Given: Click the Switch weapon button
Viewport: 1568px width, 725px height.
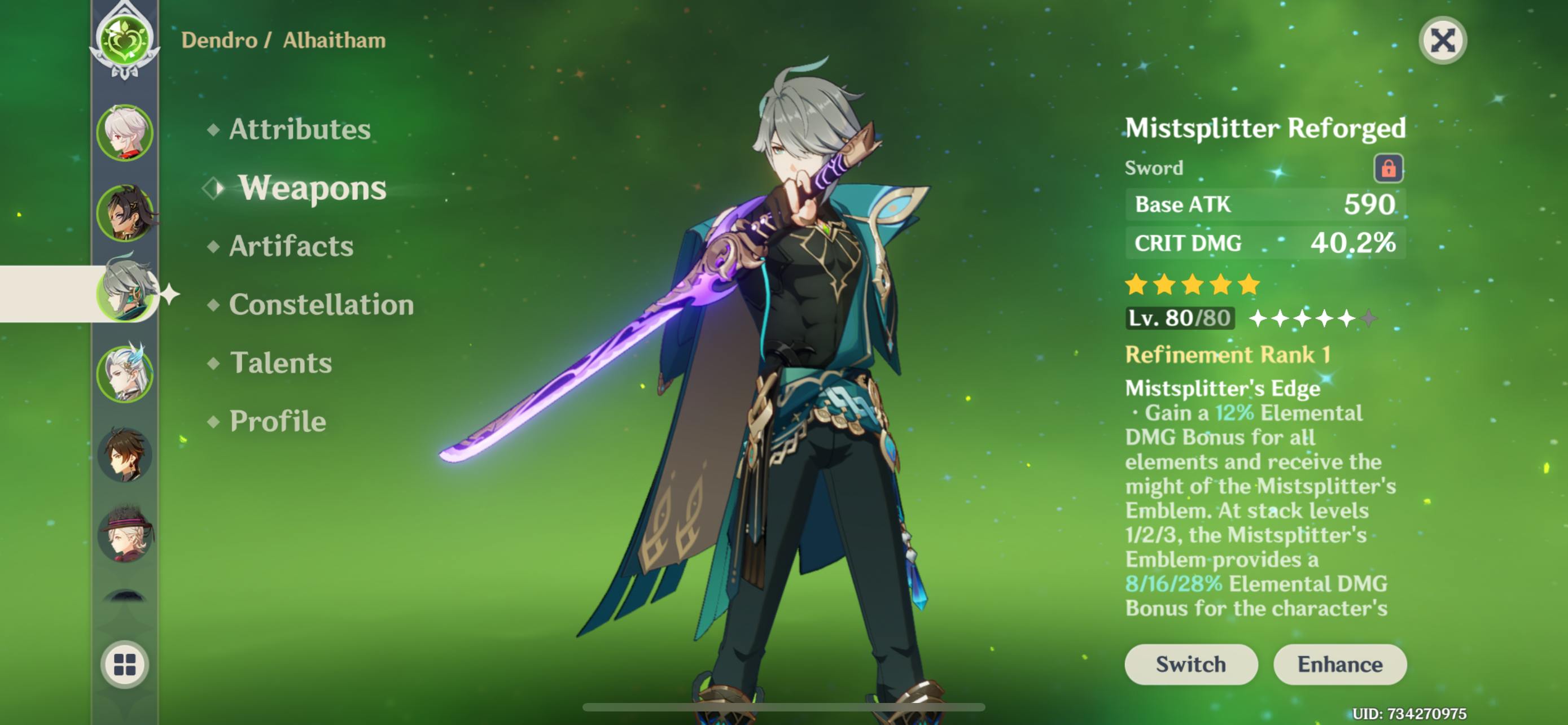Looking at the screenshot, I should pos(1190,664).
